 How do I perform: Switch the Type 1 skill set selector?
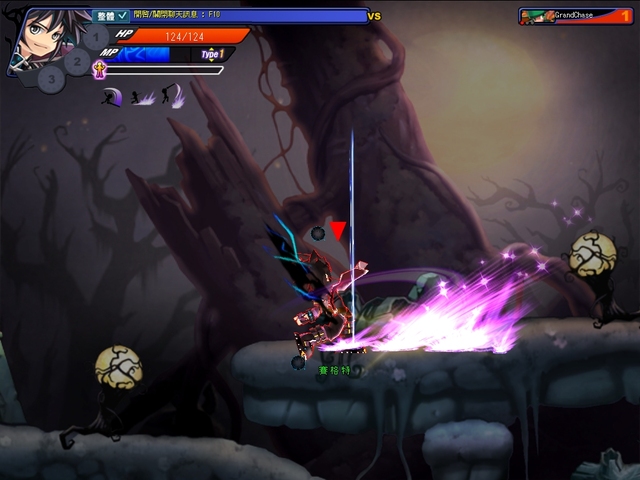pyautogui.click(x=211, y=54)
